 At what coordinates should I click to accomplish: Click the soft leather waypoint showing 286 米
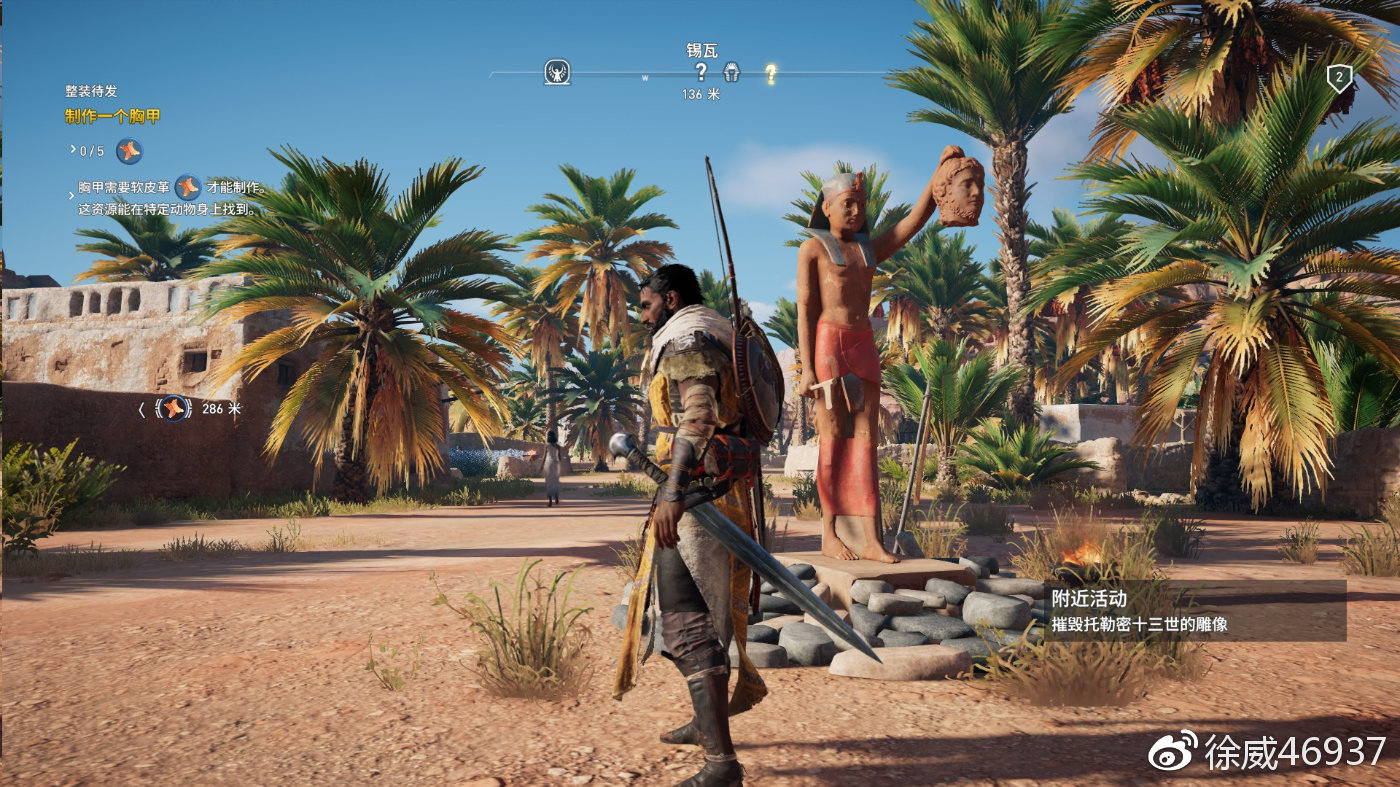coord(175,408)
